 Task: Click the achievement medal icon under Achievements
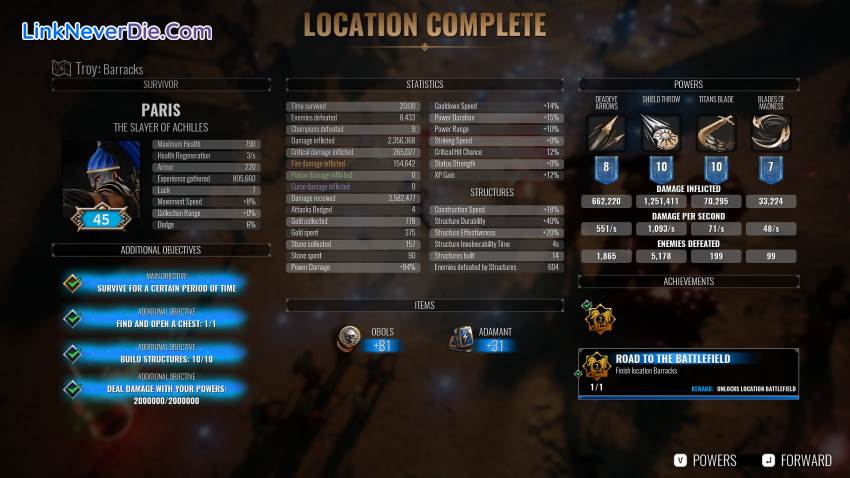click(598, 320)
